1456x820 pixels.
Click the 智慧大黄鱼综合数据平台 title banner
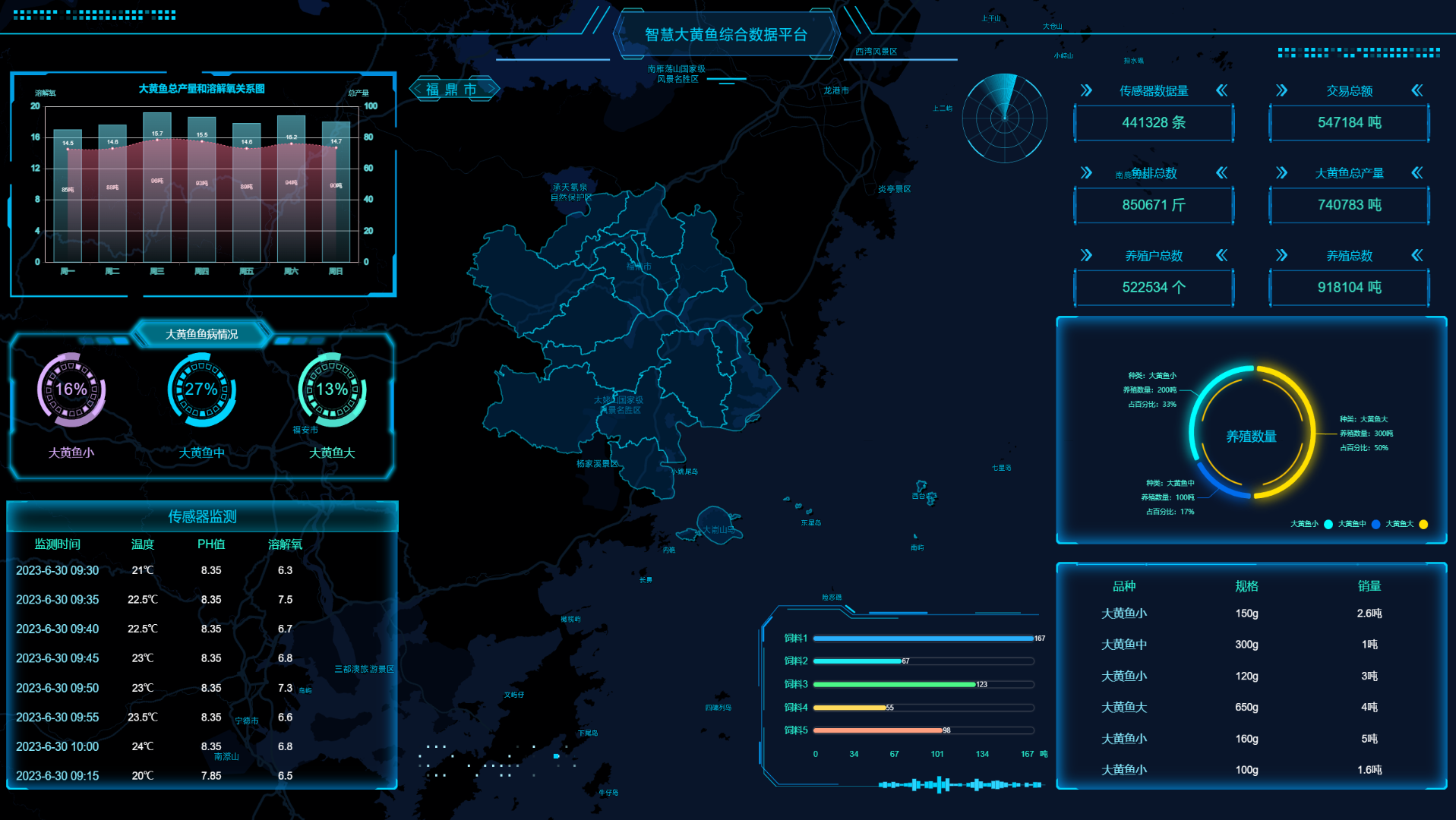pyautogui.click(x=727, y=34)
